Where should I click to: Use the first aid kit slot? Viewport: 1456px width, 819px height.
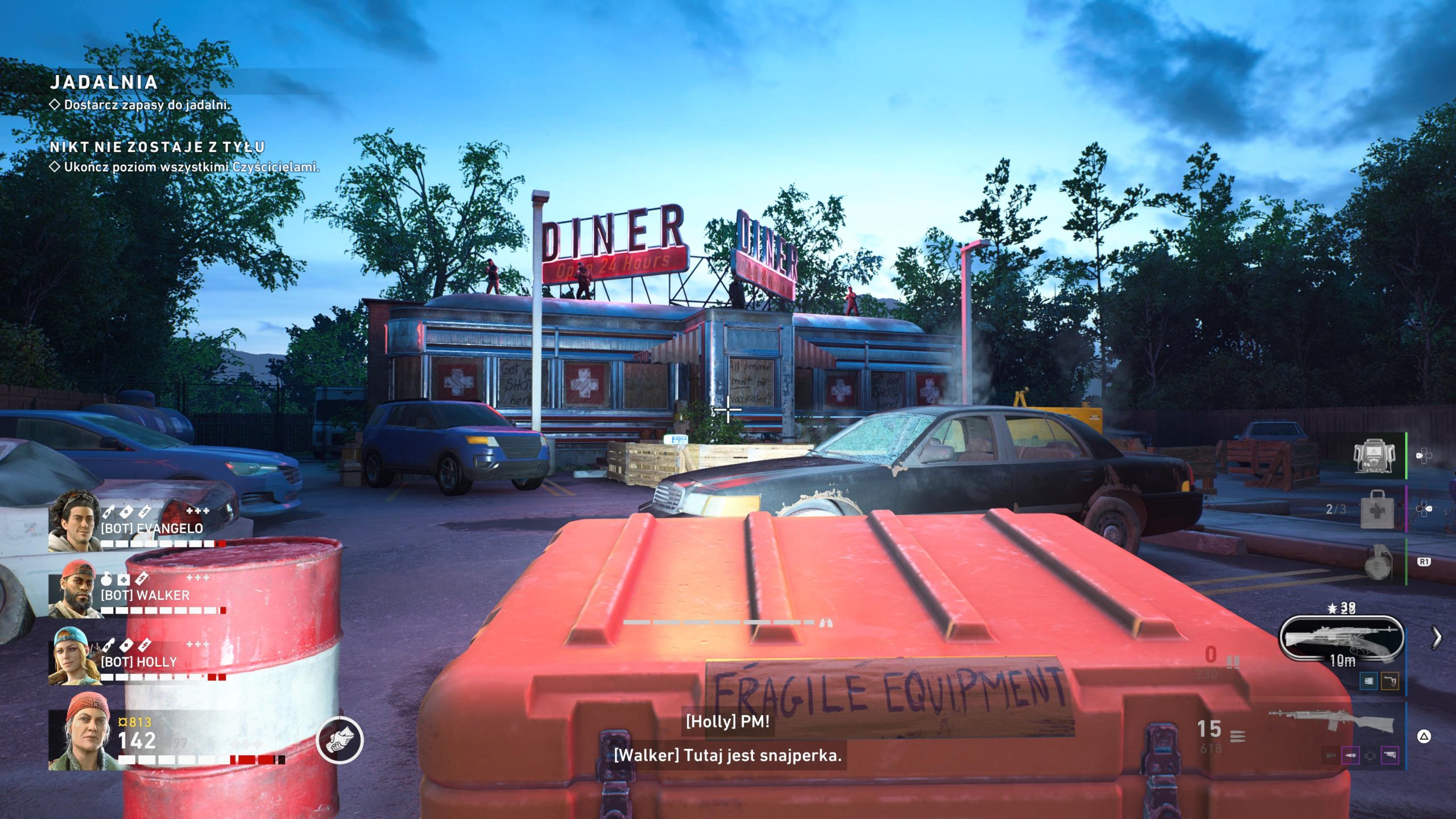point(1376,509)
